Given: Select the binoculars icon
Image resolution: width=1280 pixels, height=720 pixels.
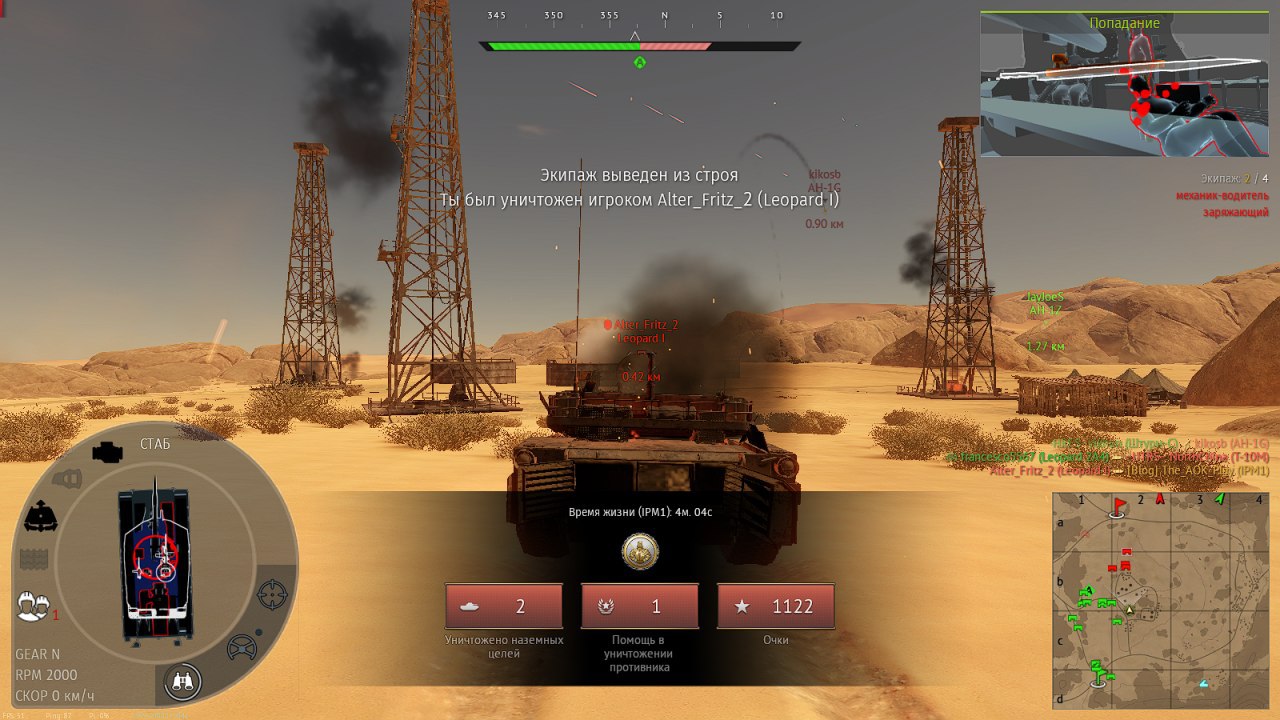Looking at the screenshot, I should pos(184,681).
